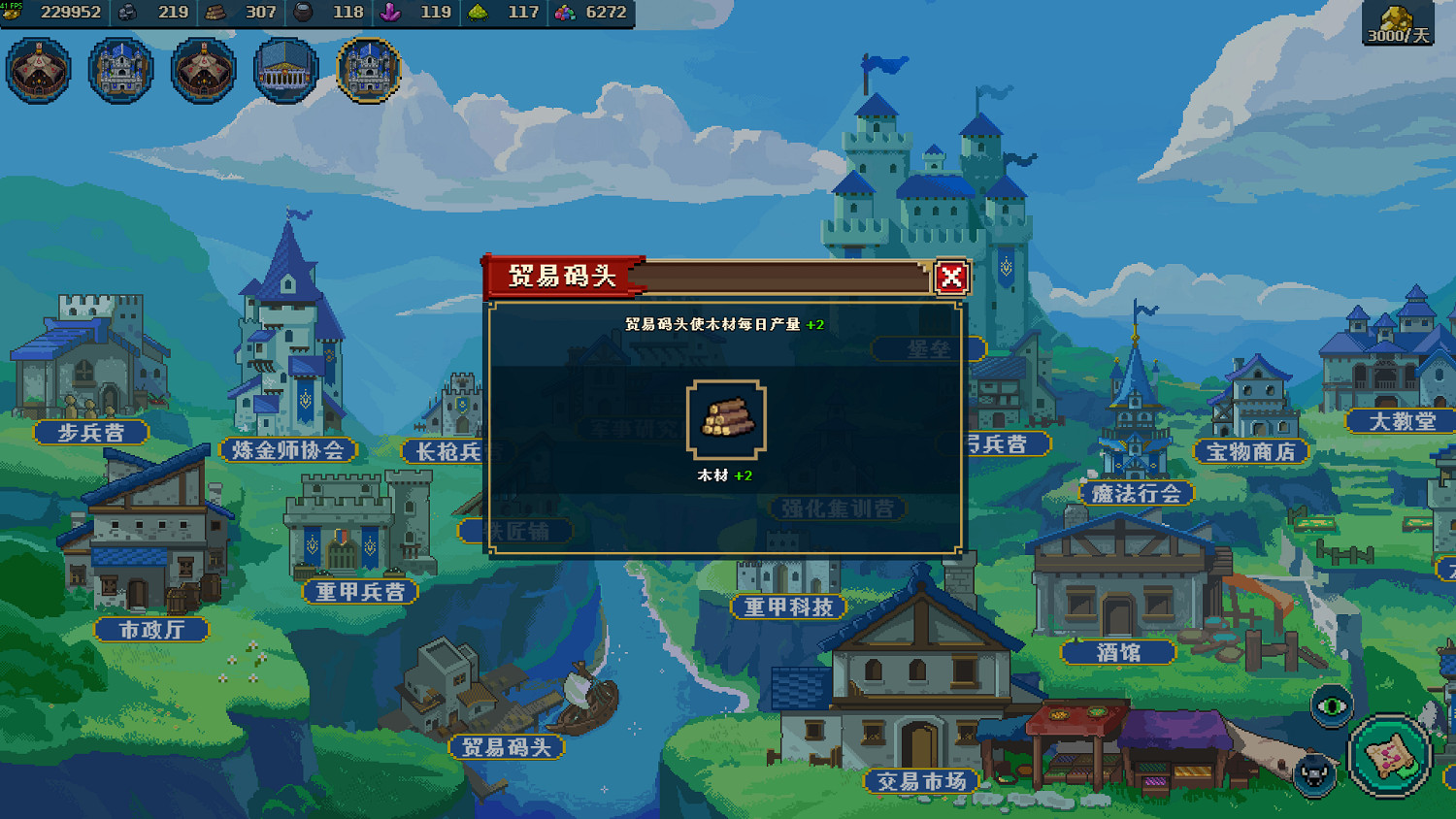Select the highlighted castle town icon at top-left

click(x=367, y=68)
